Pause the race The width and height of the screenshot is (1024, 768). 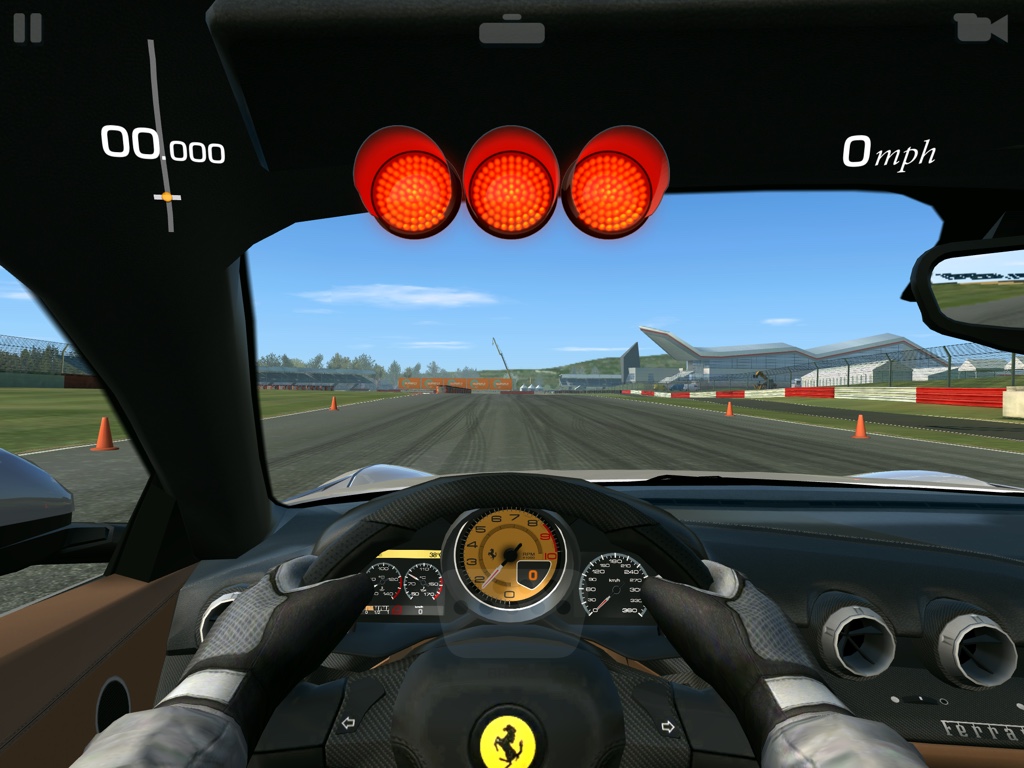click(x=28, y=27)
